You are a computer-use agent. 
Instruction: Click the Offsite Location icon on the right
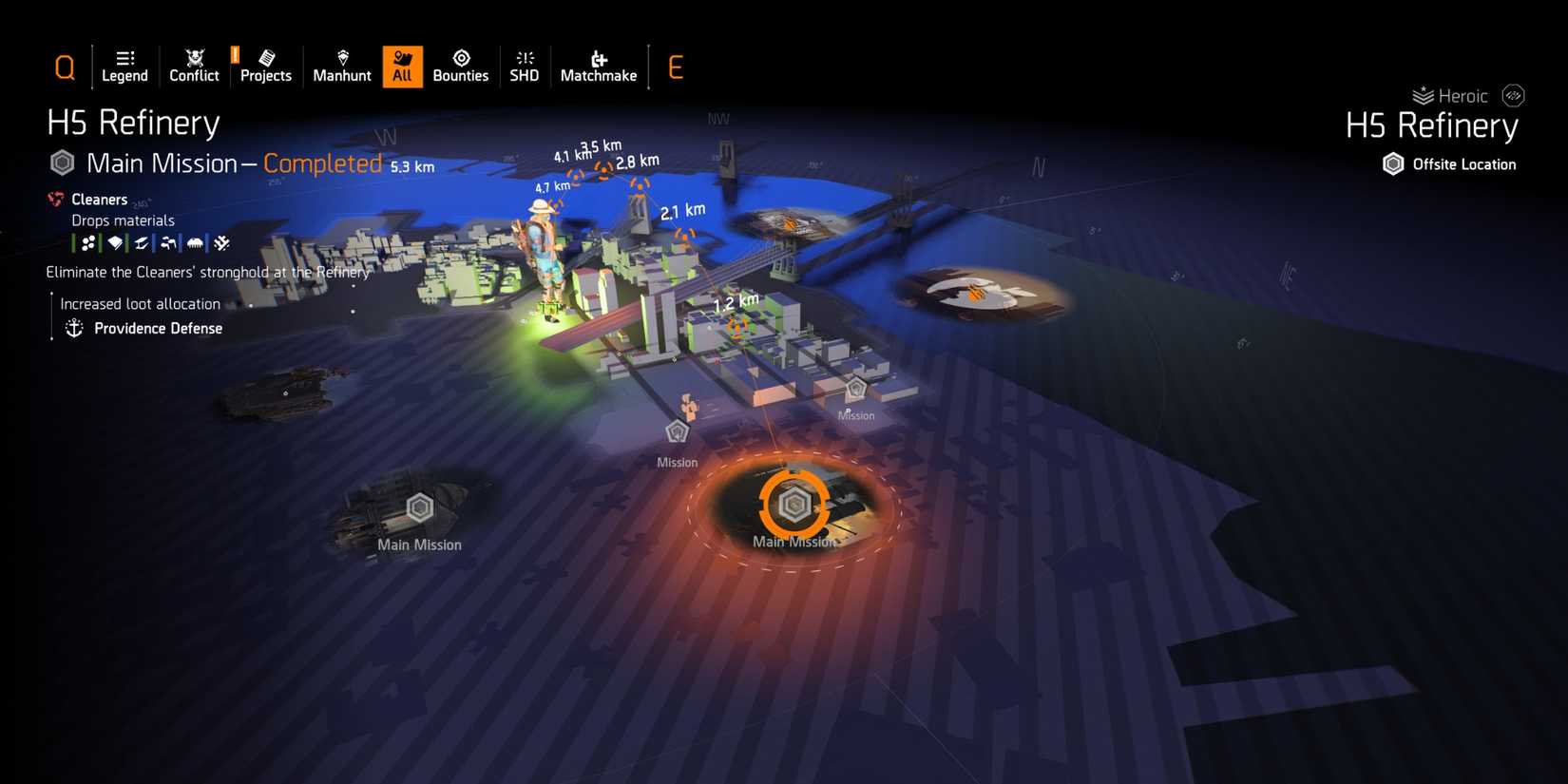1393,163
